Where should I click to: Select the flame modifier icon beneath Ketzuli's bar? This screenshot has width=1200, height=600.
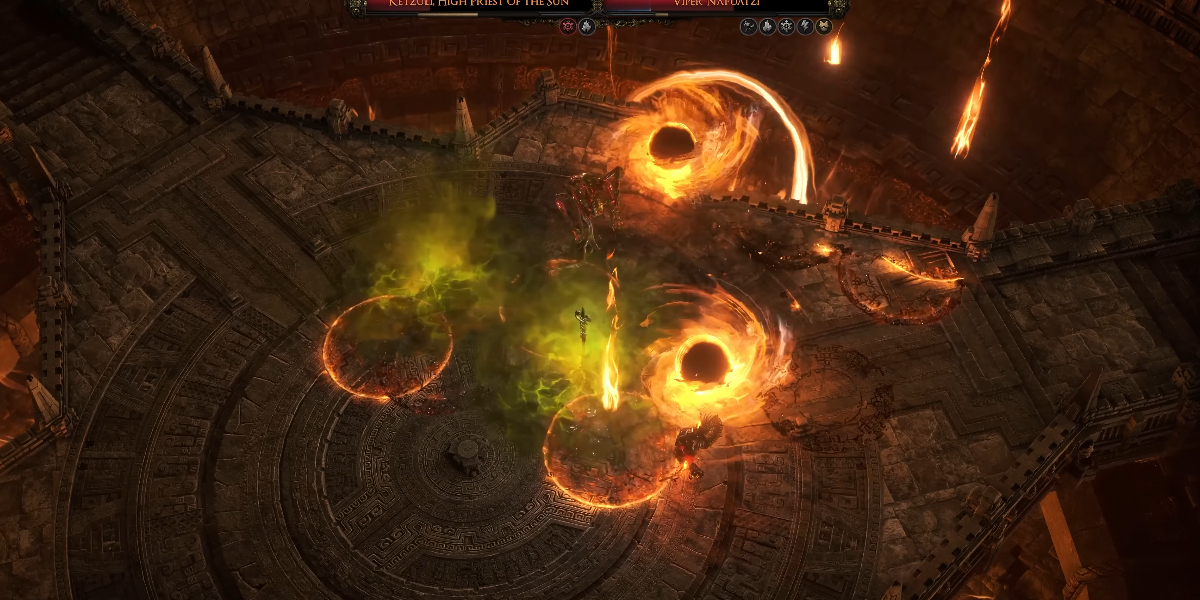point(587,27)
